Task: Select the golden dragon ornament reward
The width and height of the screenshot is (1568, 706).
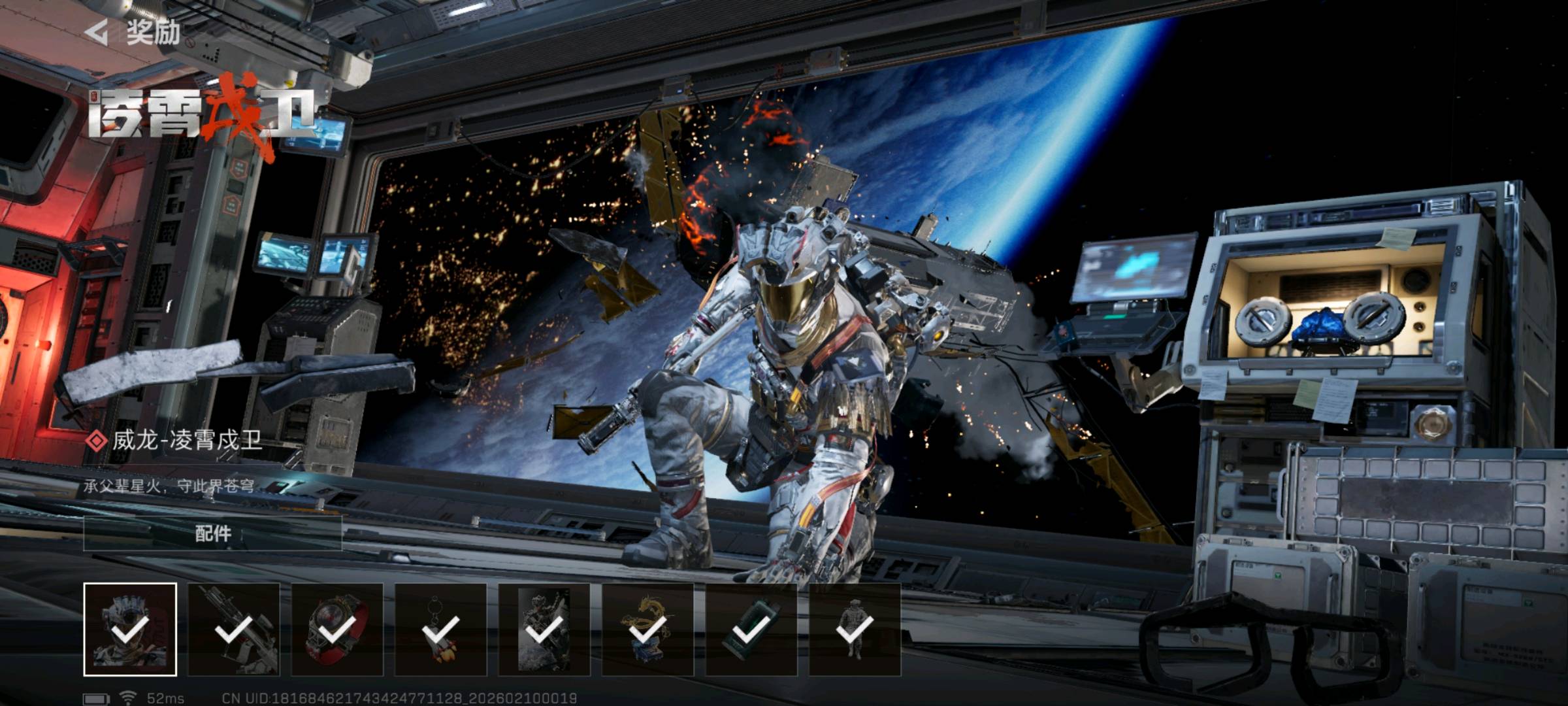Action: pyautogui.click(x=647, y=629)
